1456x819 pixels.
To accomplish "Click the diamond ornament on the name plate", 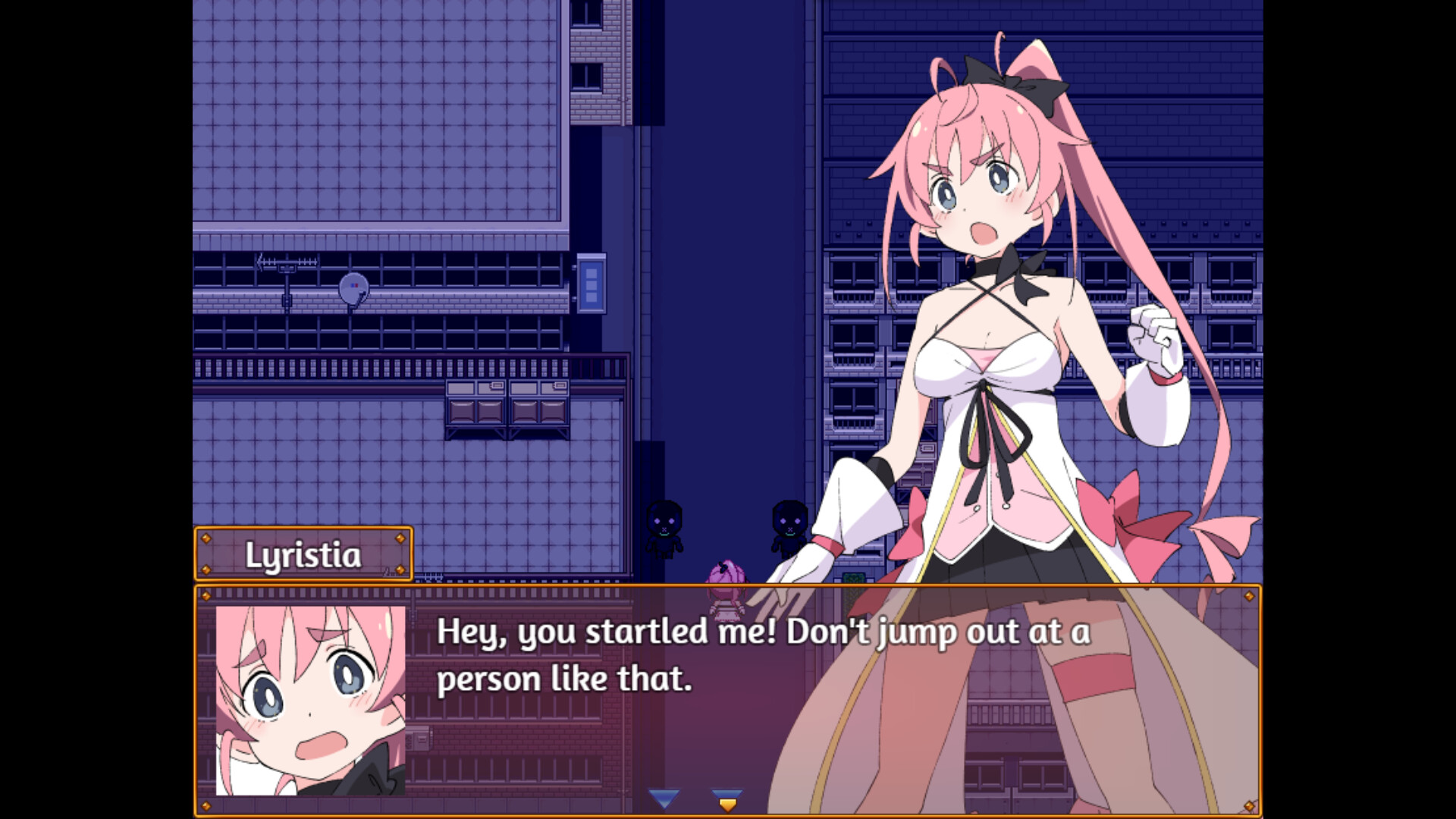I will click(x=207, y=540).
